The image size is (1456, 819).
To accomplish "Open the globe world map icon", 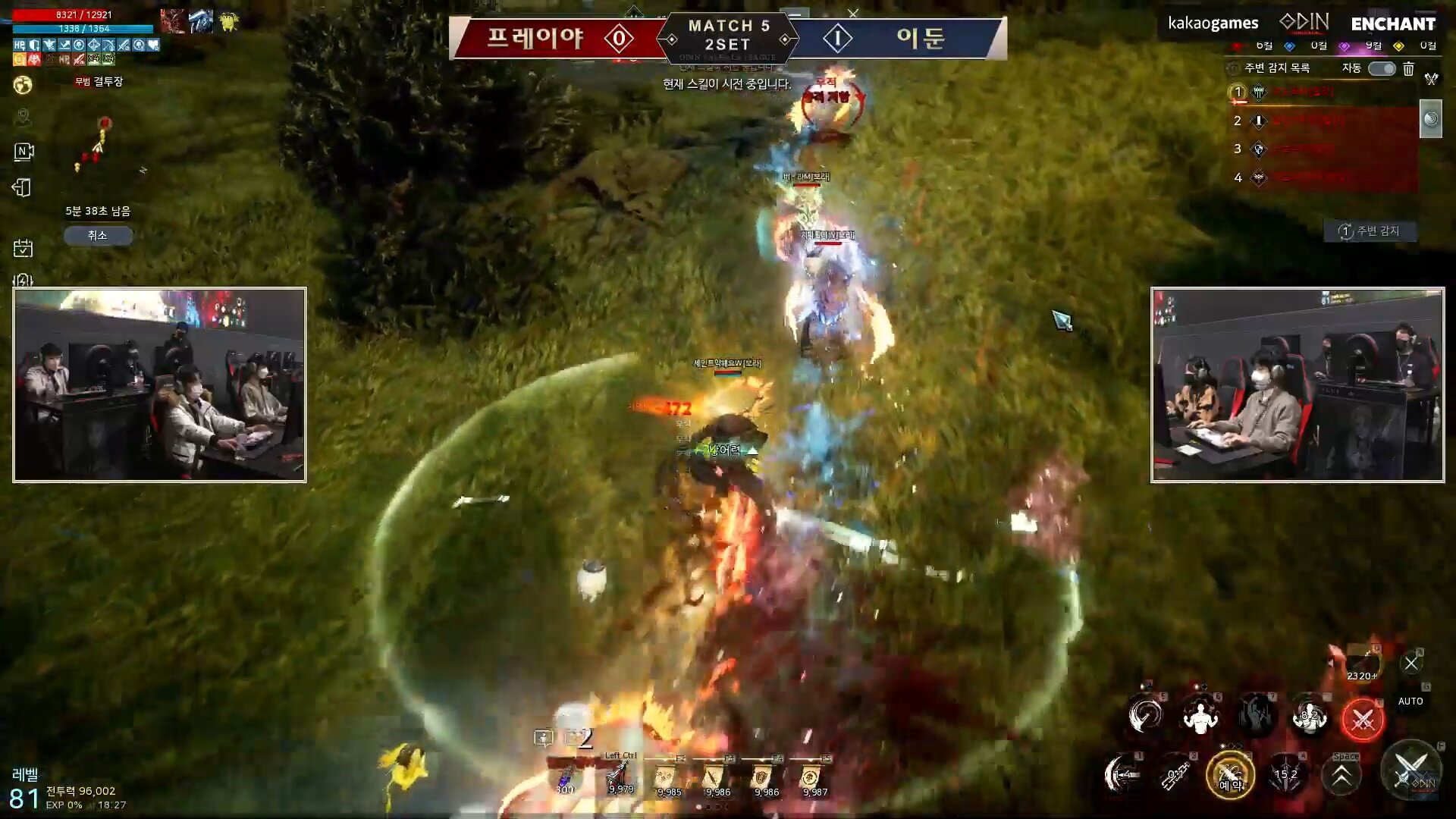I will [23, 85].
